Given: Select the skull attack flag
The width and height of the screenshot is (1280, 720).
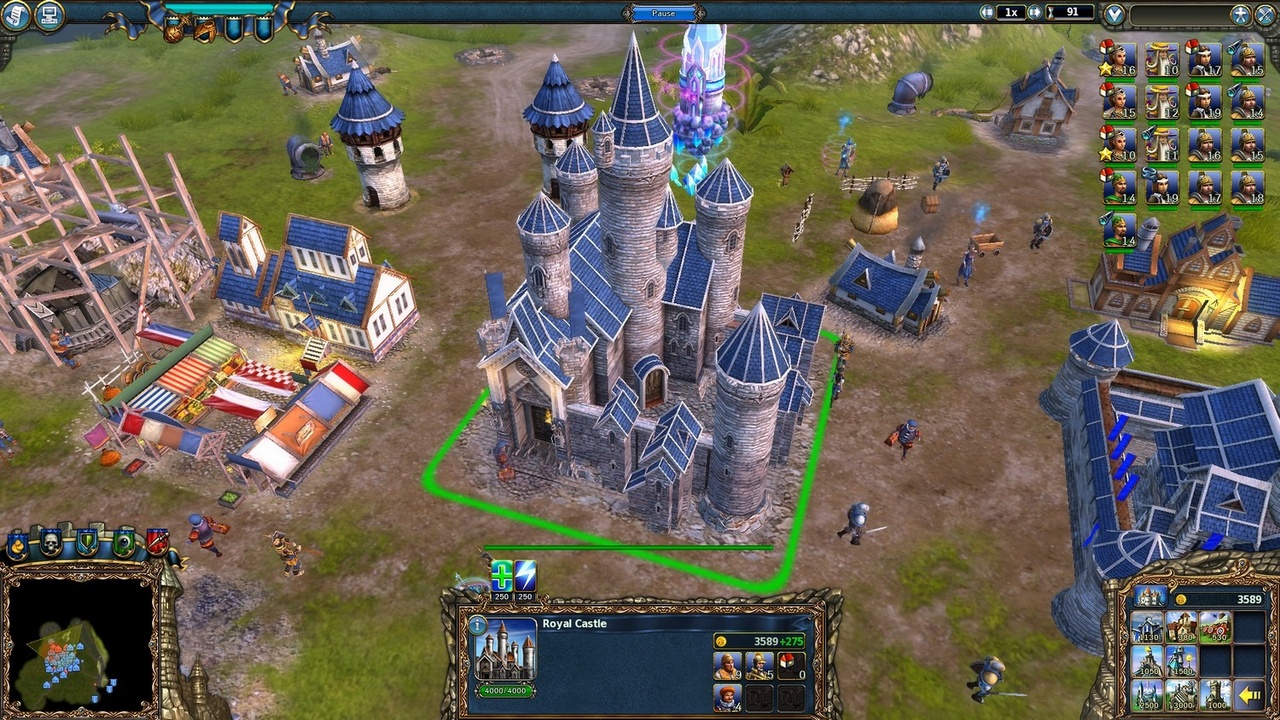Looking at the screenshot, I should tap(50, 542).
